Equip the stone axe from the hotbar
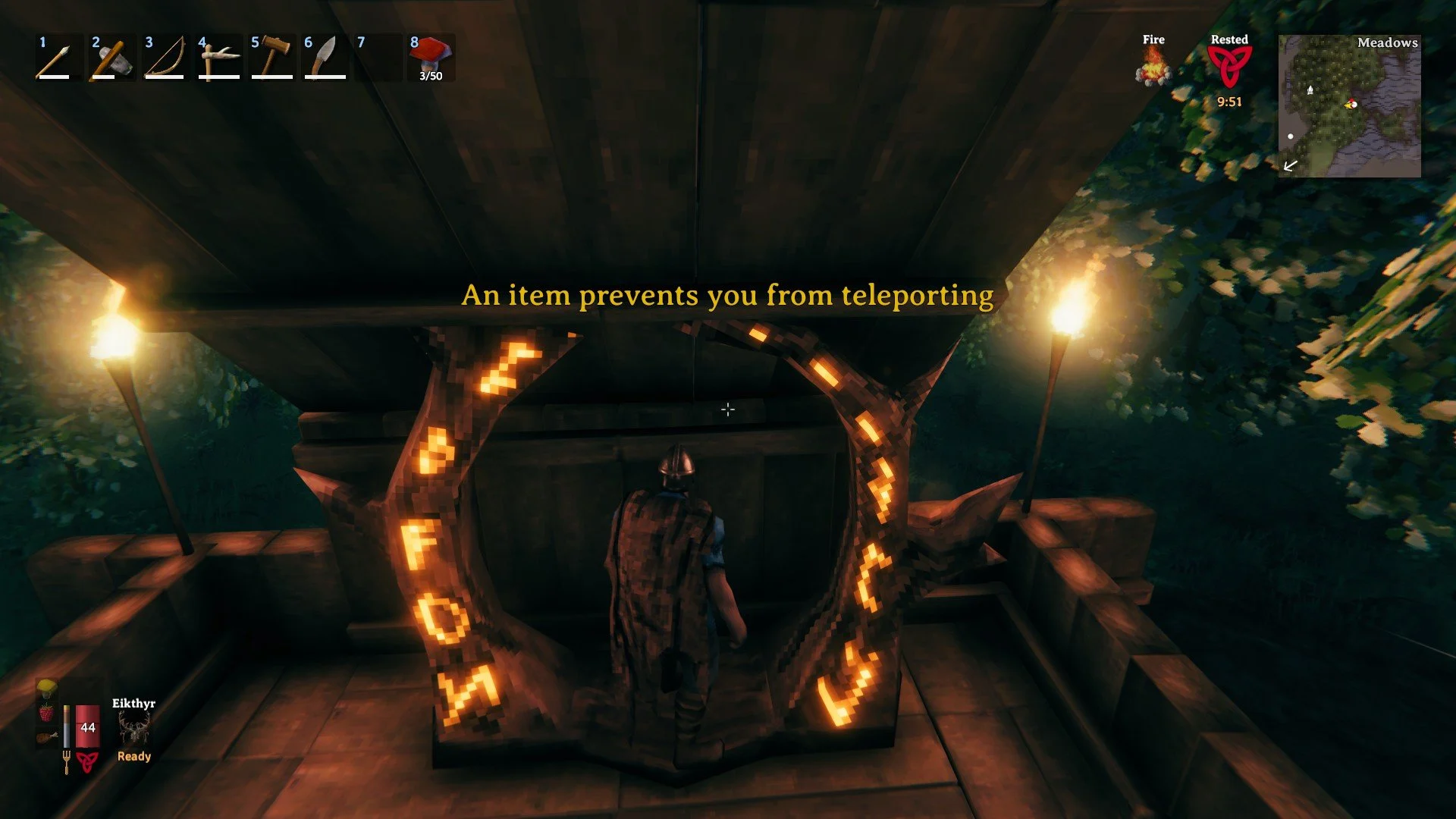The image size is (1456, 819). pyautogui.click(x=111, y=59)
